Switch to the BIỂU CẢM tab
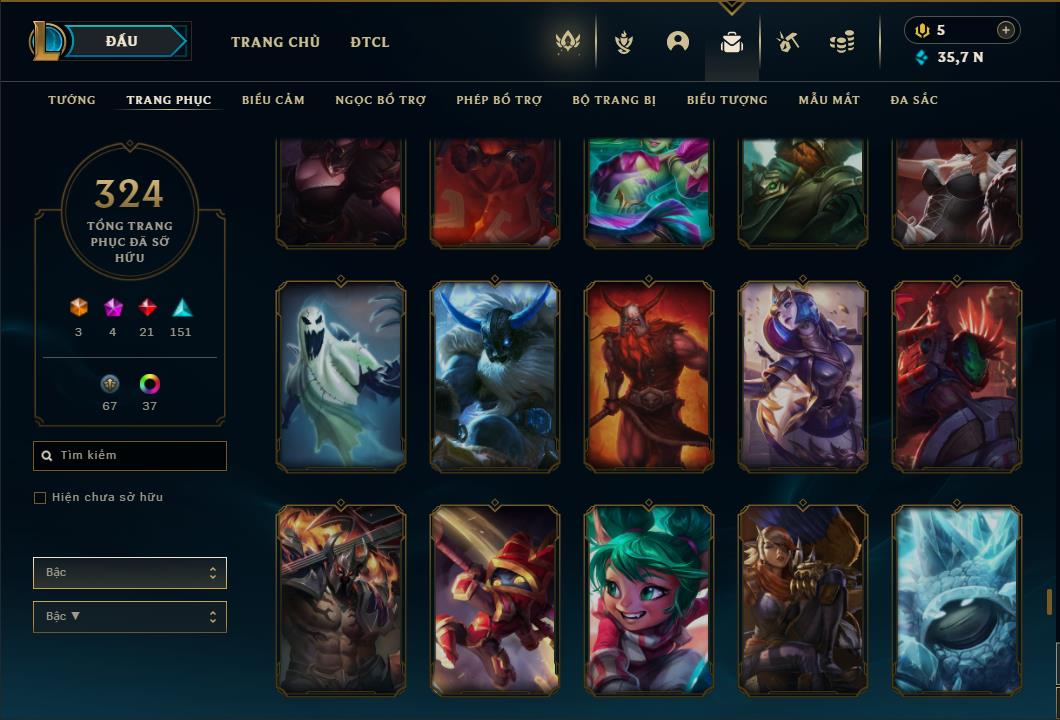The width and height of the screenshot is (1060, 720). click(273, 100)
